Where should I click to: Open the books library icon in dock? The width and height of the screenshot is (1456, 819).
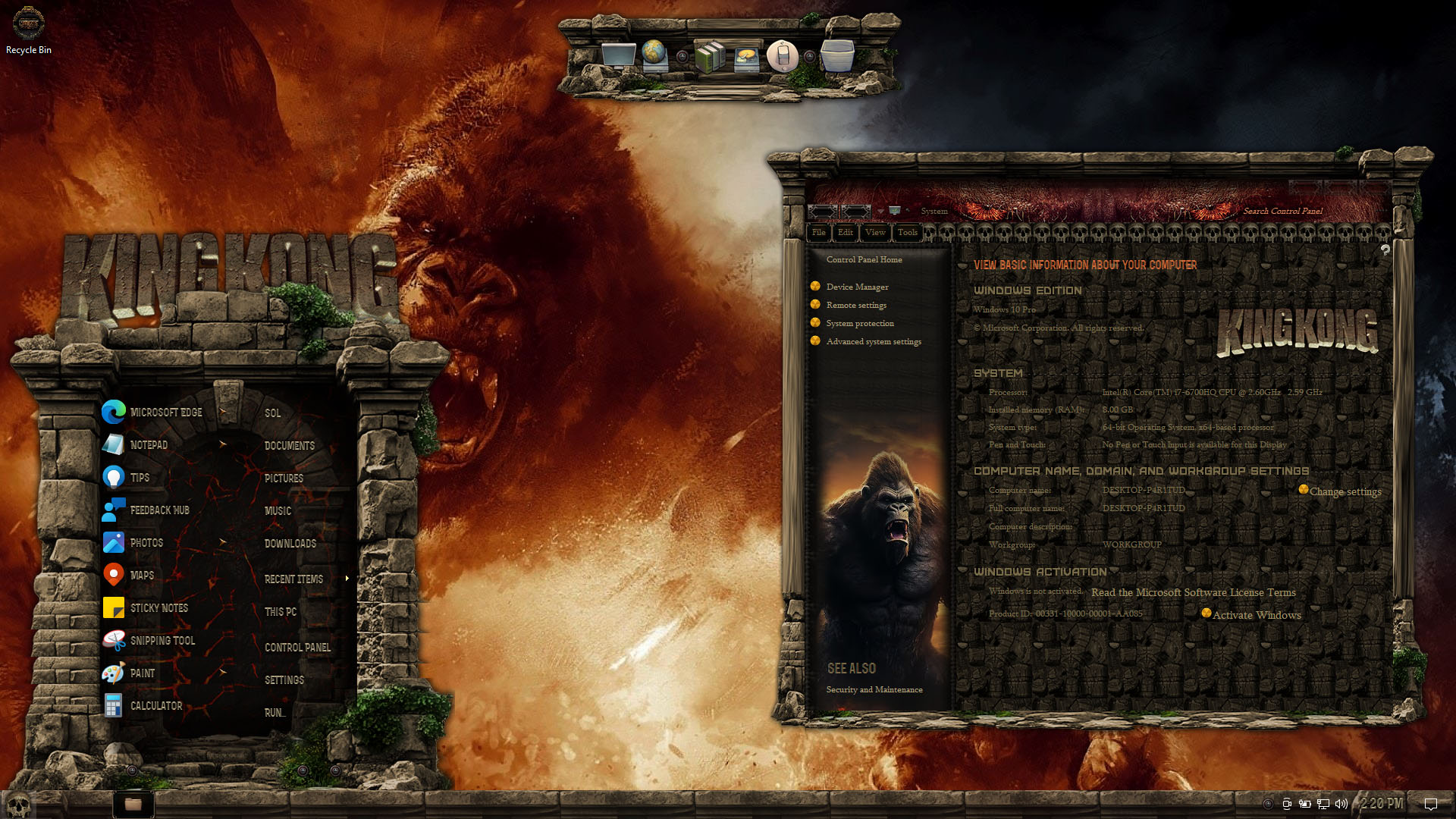click(x=710, y=57)
